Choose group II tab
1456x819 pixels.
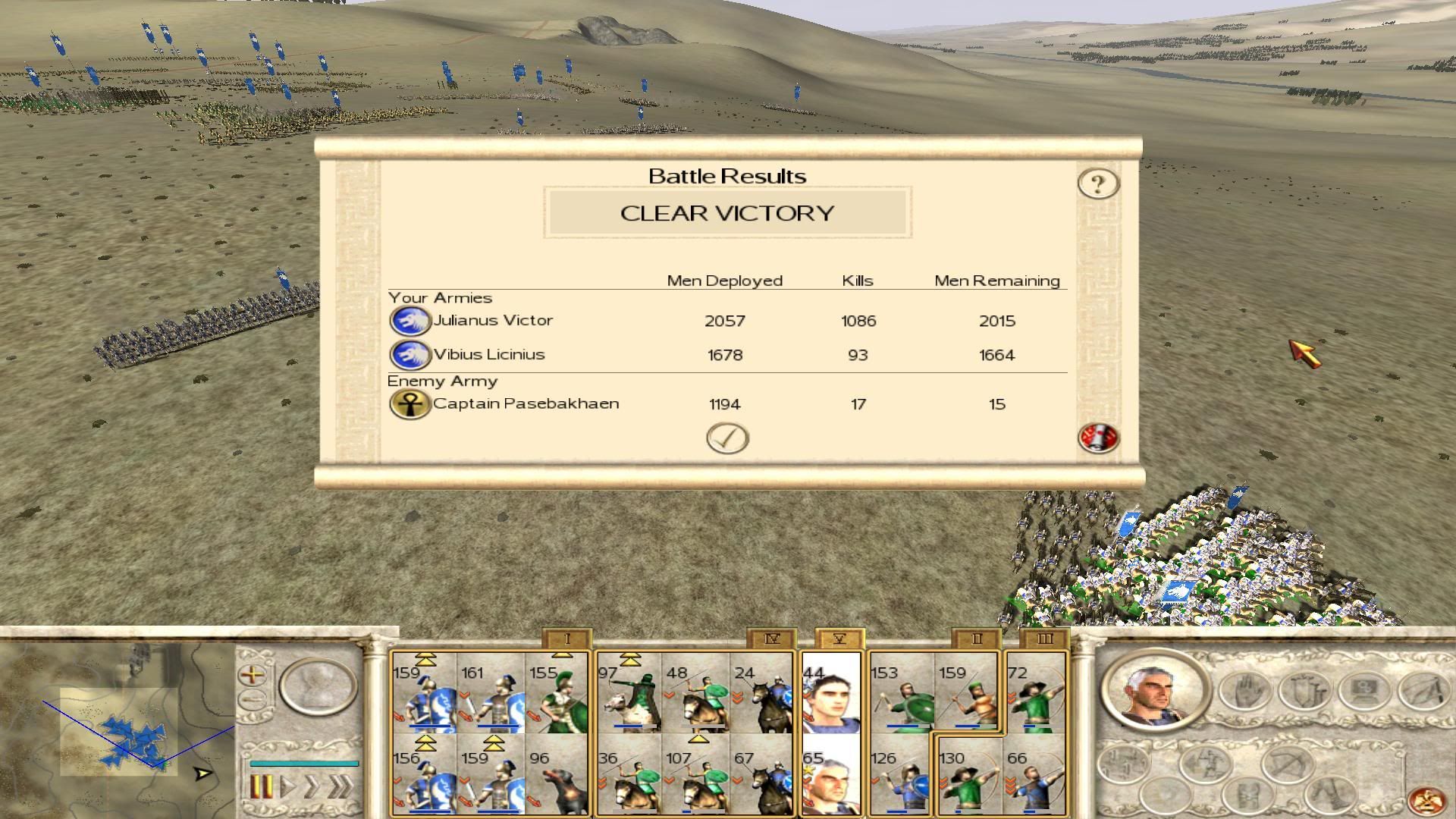[x=976, y=639]
